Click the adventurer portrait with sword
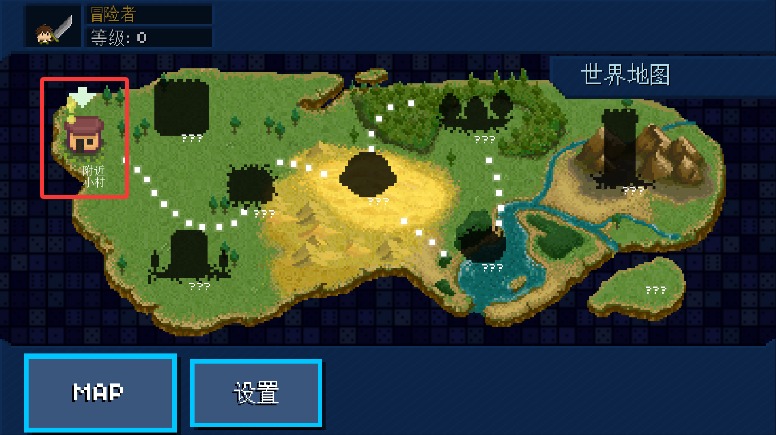Image resolution: width=776 pixels, height=435 pixels. [54, 25]
